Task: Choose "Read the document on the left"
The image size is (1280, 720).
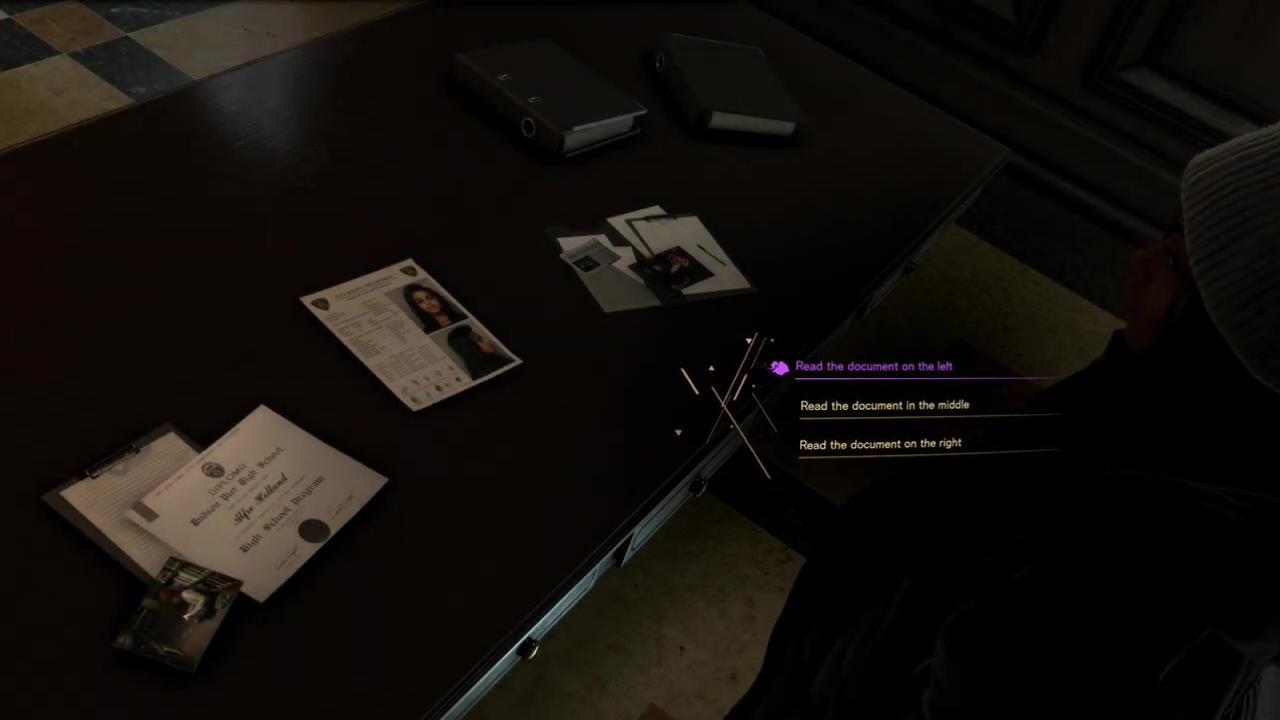Action: [x=874, y=366]
